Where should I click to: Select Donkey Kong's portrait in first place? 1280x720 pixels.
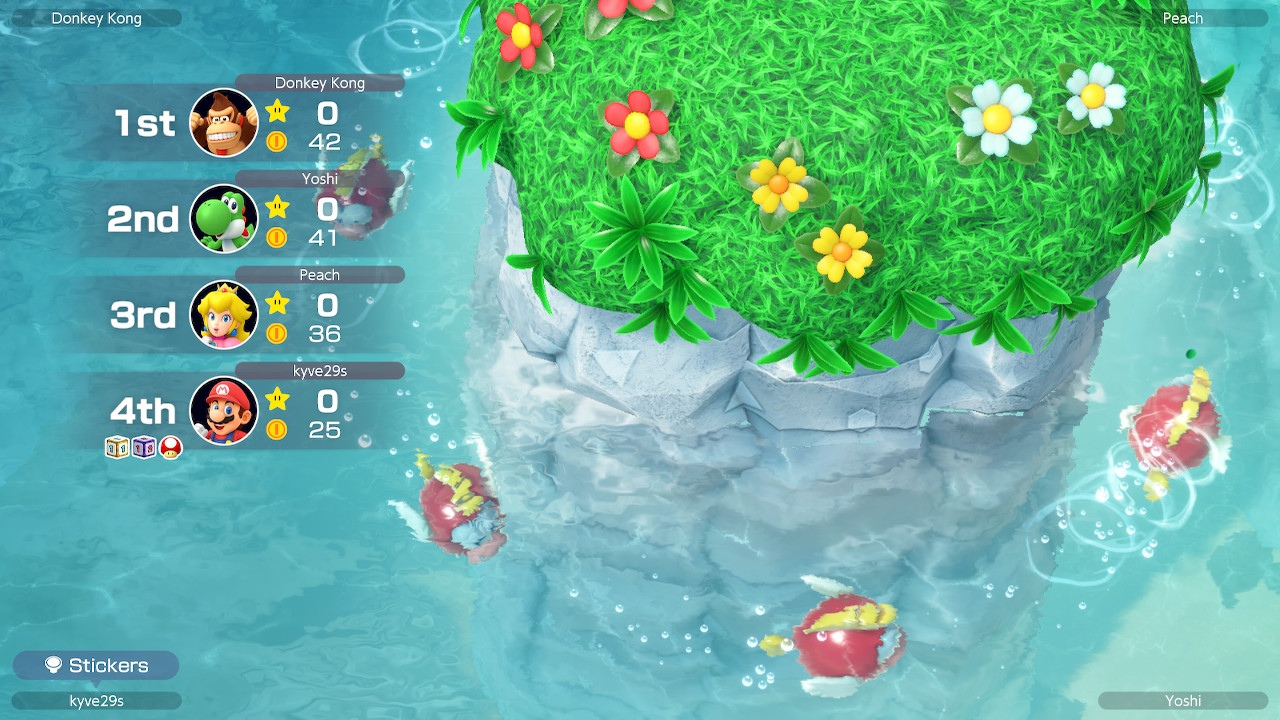tap(224, 123)
